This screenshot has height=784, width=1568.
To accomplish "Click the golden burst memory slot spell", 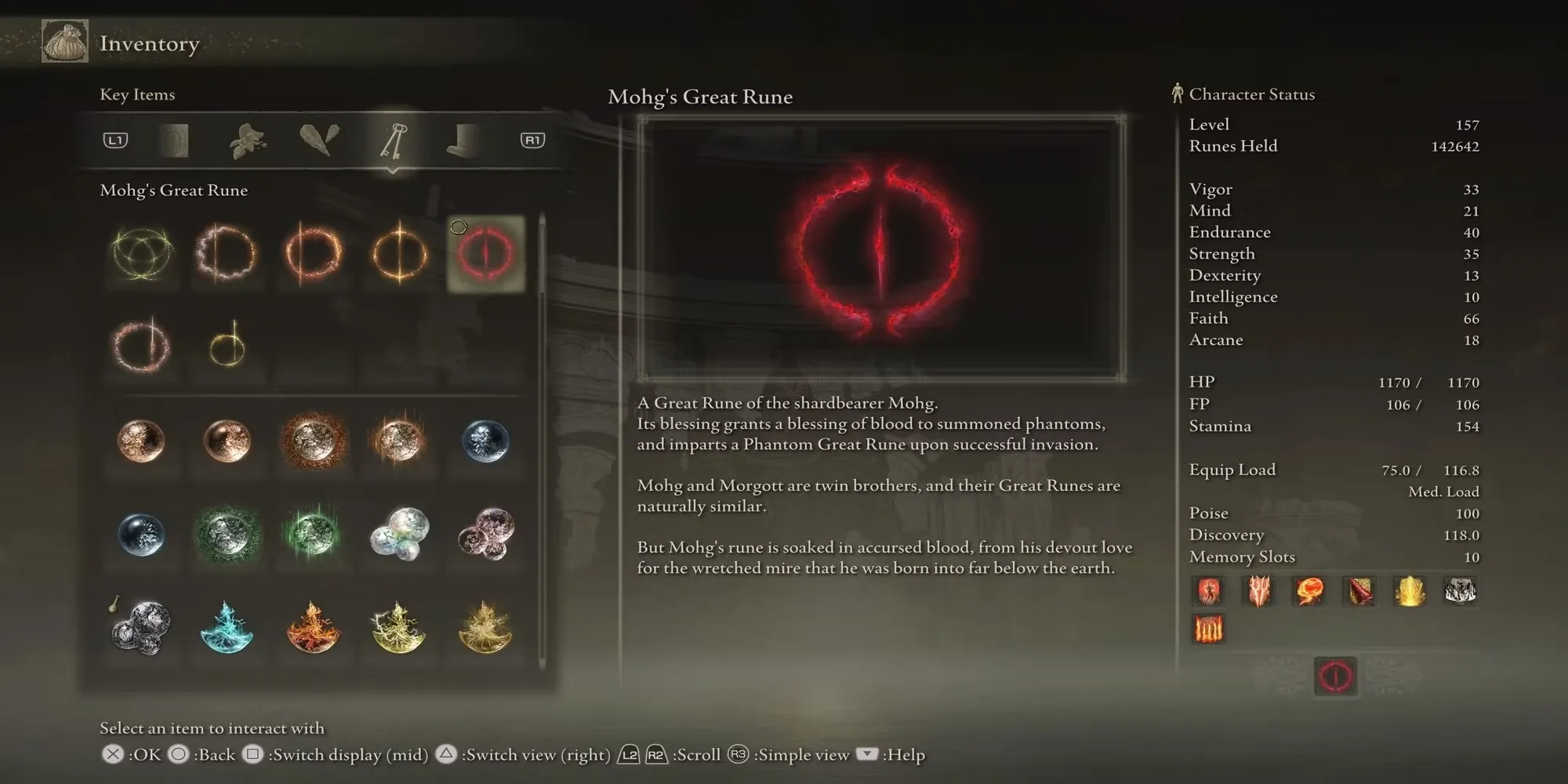I will click(1410, 591).
